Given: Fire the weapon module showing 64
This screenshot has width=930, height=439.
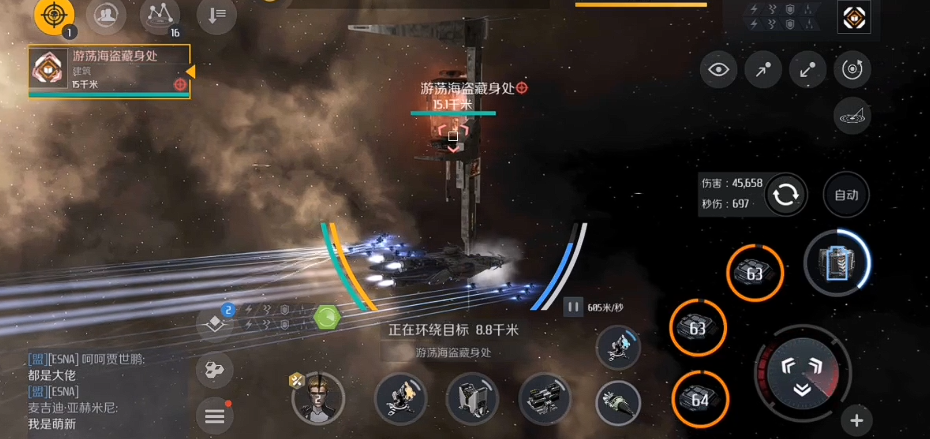Looking at the screenshot, I should point(699,399).
